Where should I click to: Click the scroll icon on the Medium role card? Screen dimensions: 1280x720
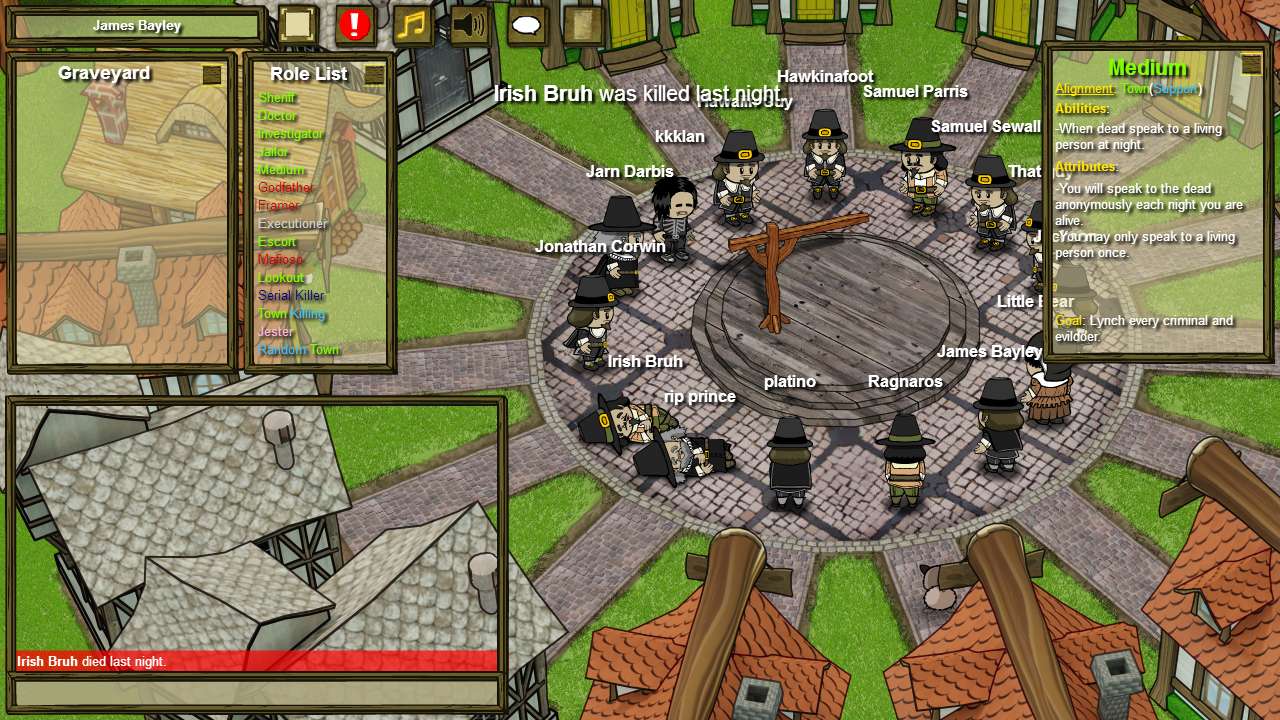(1250, 64)
